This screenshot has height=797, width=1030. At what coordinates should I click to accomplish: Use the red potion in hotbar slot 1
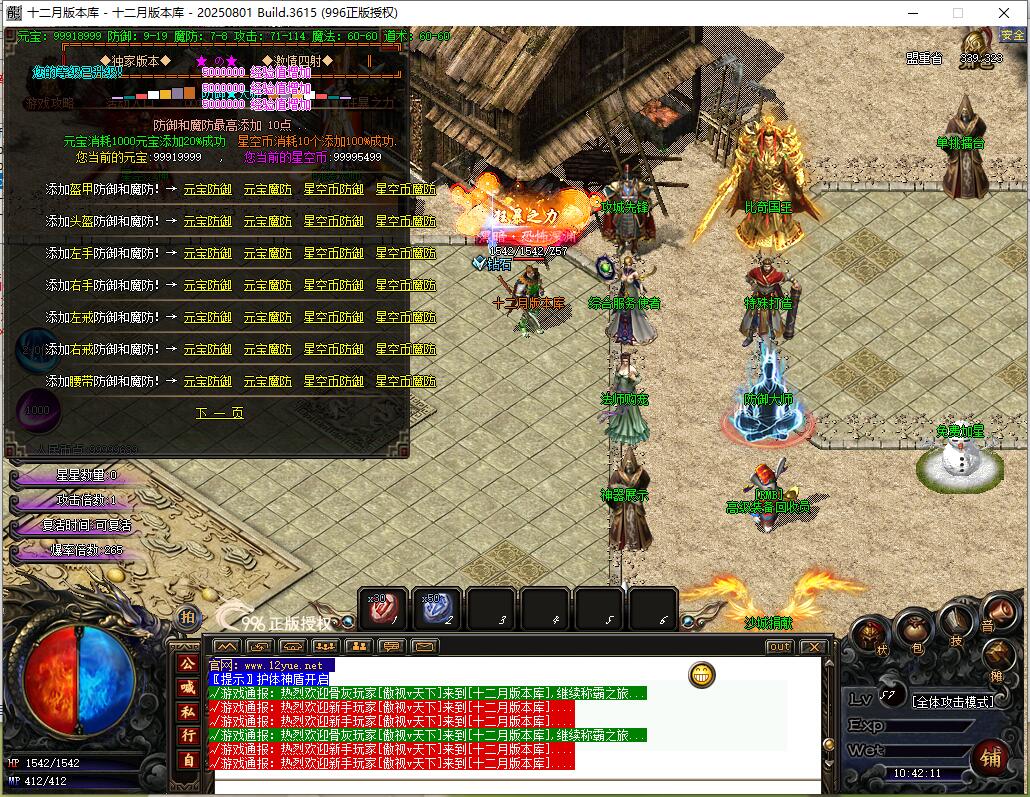(383, 607)
